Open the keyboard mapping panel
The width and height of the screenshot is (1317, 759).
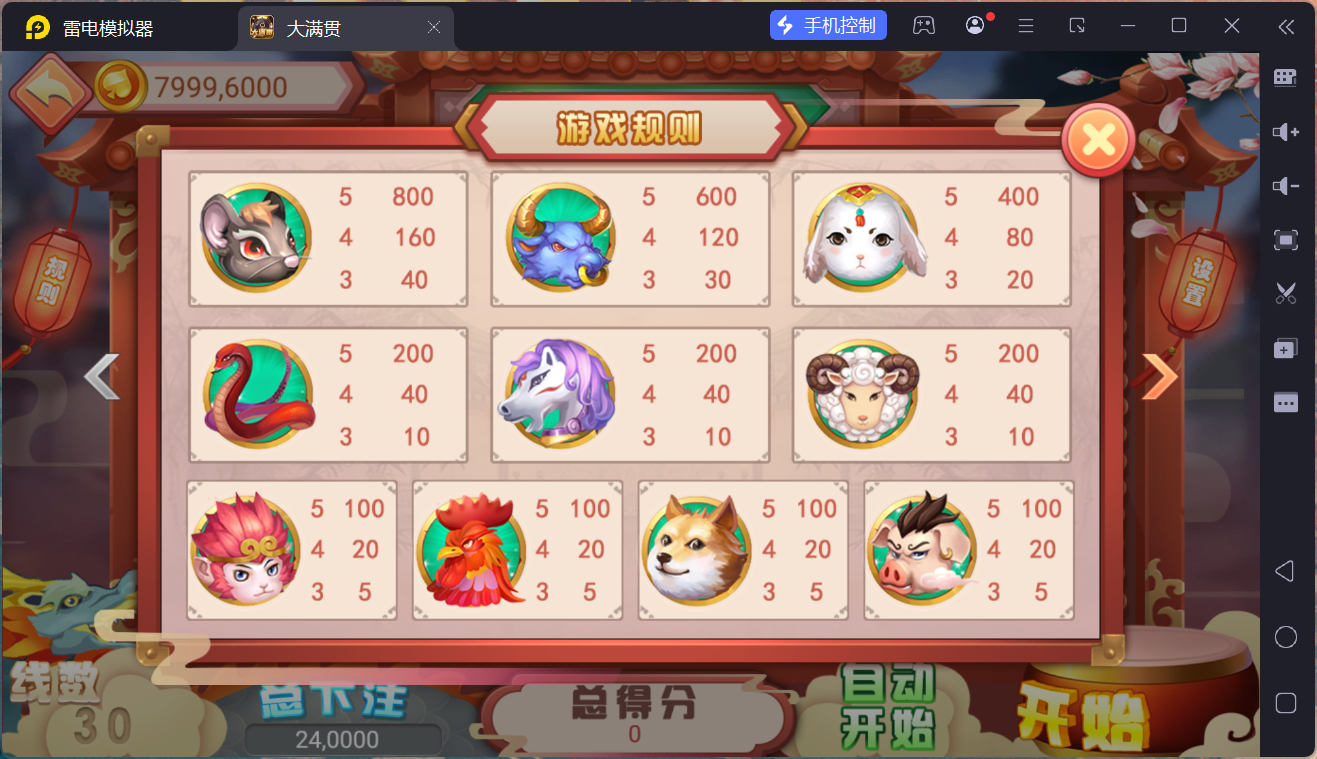pos(1285,77)
